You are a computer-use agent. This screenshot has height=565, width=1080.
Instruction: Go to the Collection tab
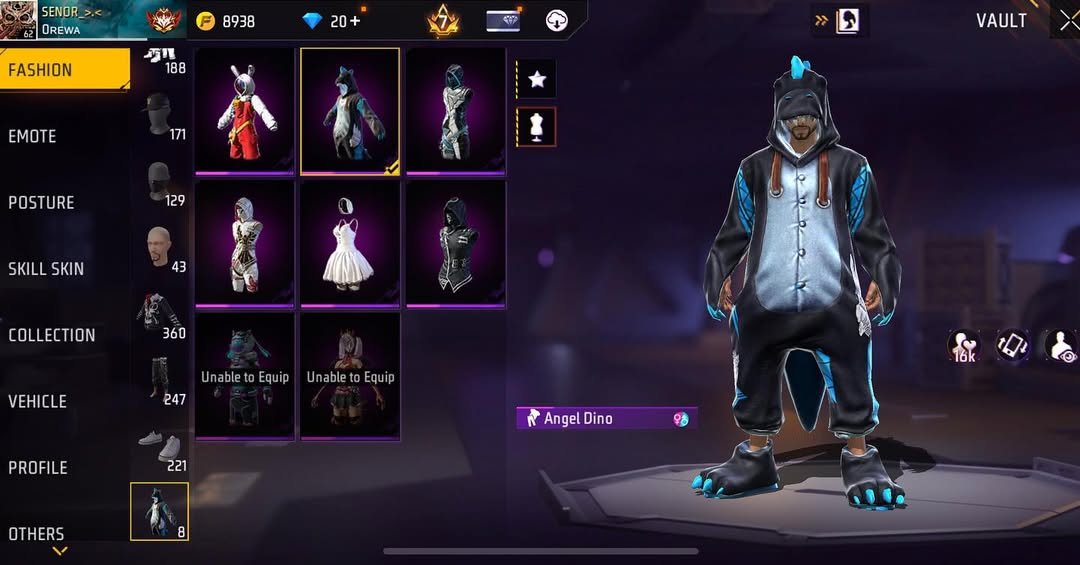52,335
